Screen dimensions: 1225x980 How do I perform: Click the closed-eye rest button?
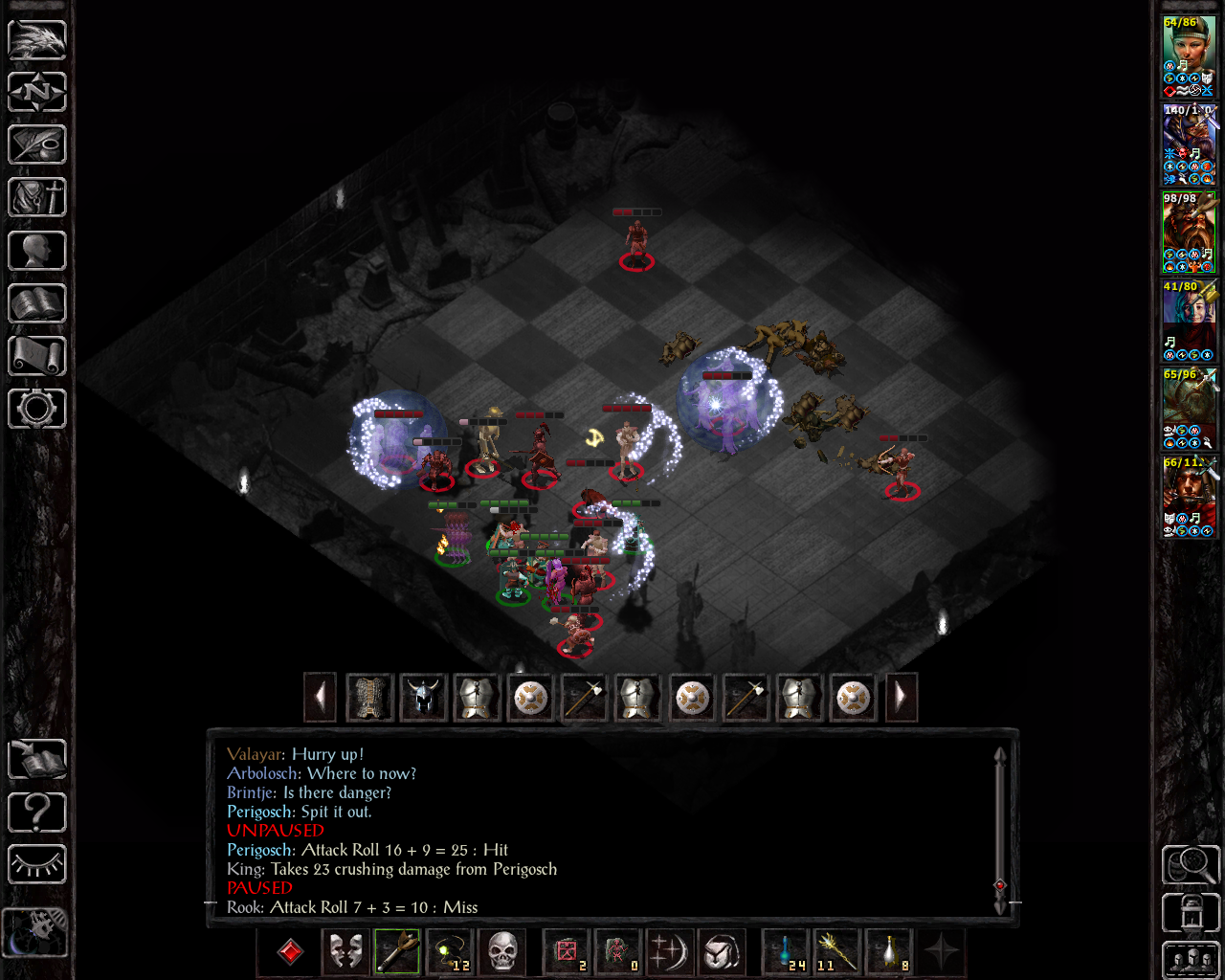click(37, 865)
